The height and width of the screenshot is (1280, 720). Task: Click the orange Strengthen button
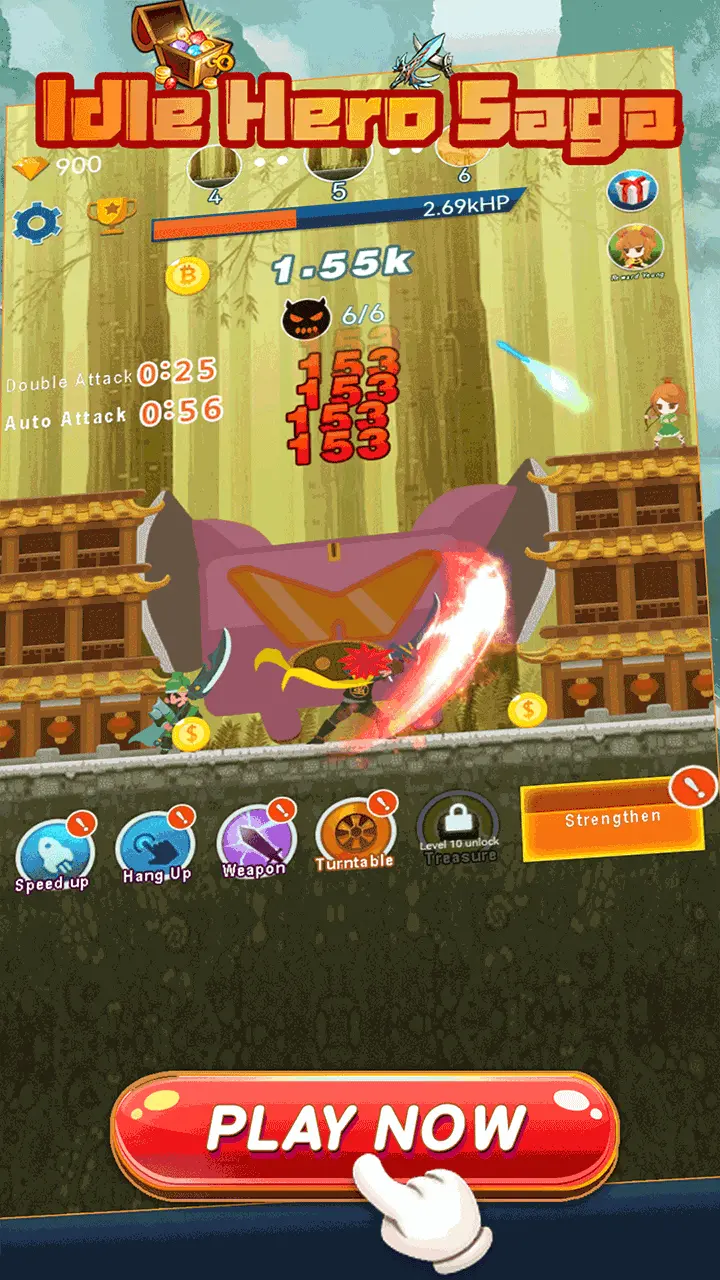point(612,820)
